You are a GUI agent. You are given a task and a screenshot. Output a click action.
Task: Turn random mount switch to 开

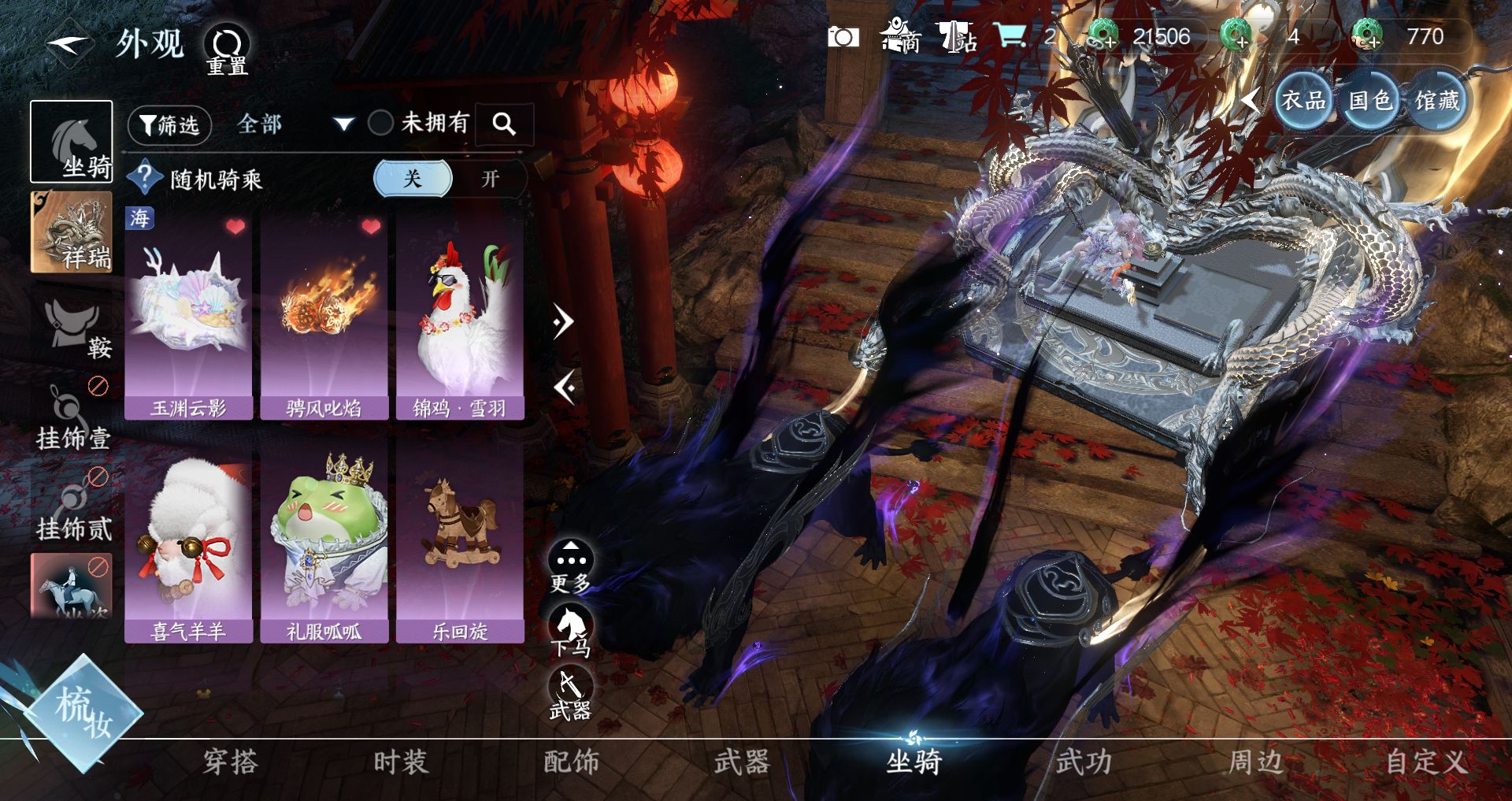(490, 179)
